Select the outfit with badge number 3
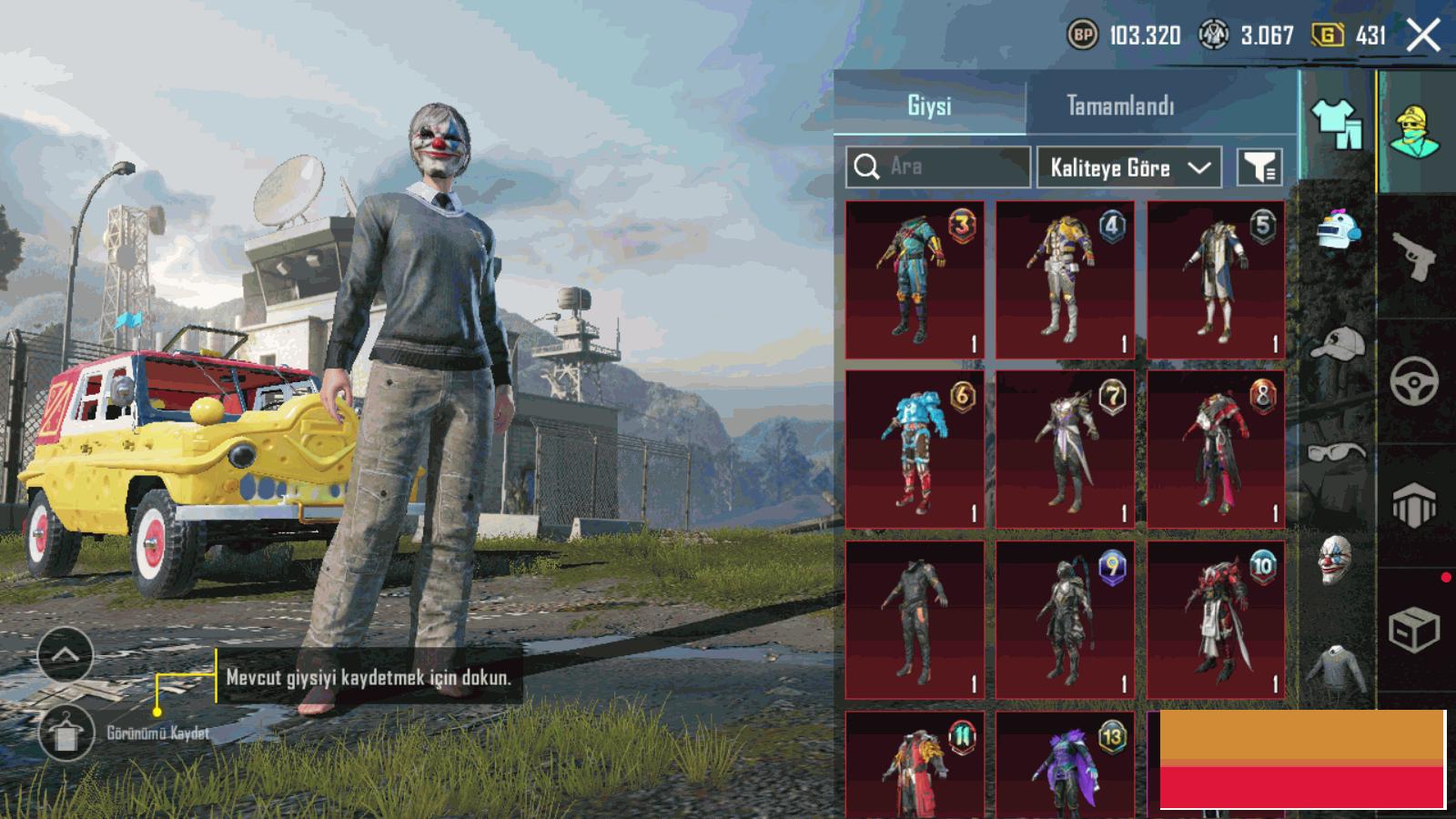The height and width of the screenshot is (819, 1456). [915, 279]
